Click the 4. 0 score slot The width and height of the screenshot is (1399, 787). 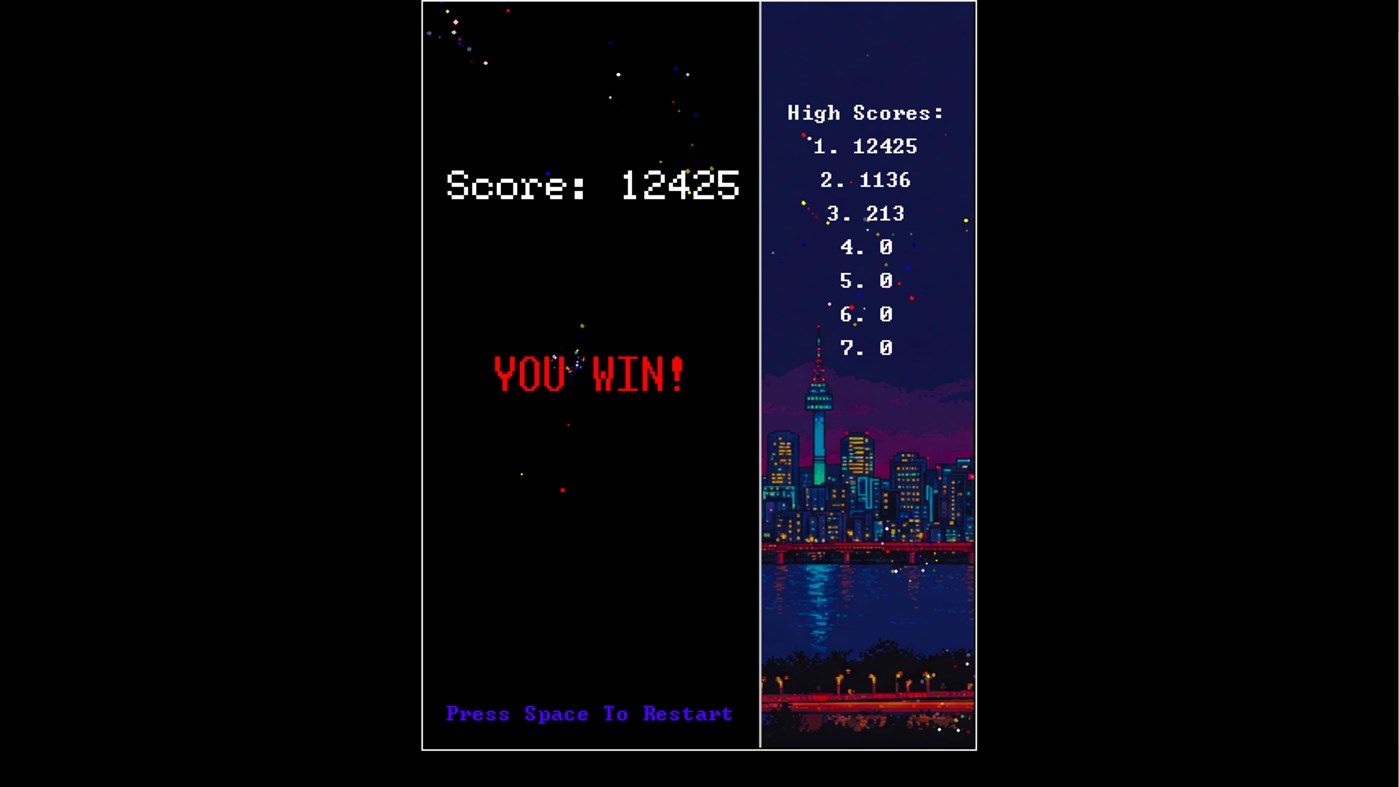click(864, 247)
